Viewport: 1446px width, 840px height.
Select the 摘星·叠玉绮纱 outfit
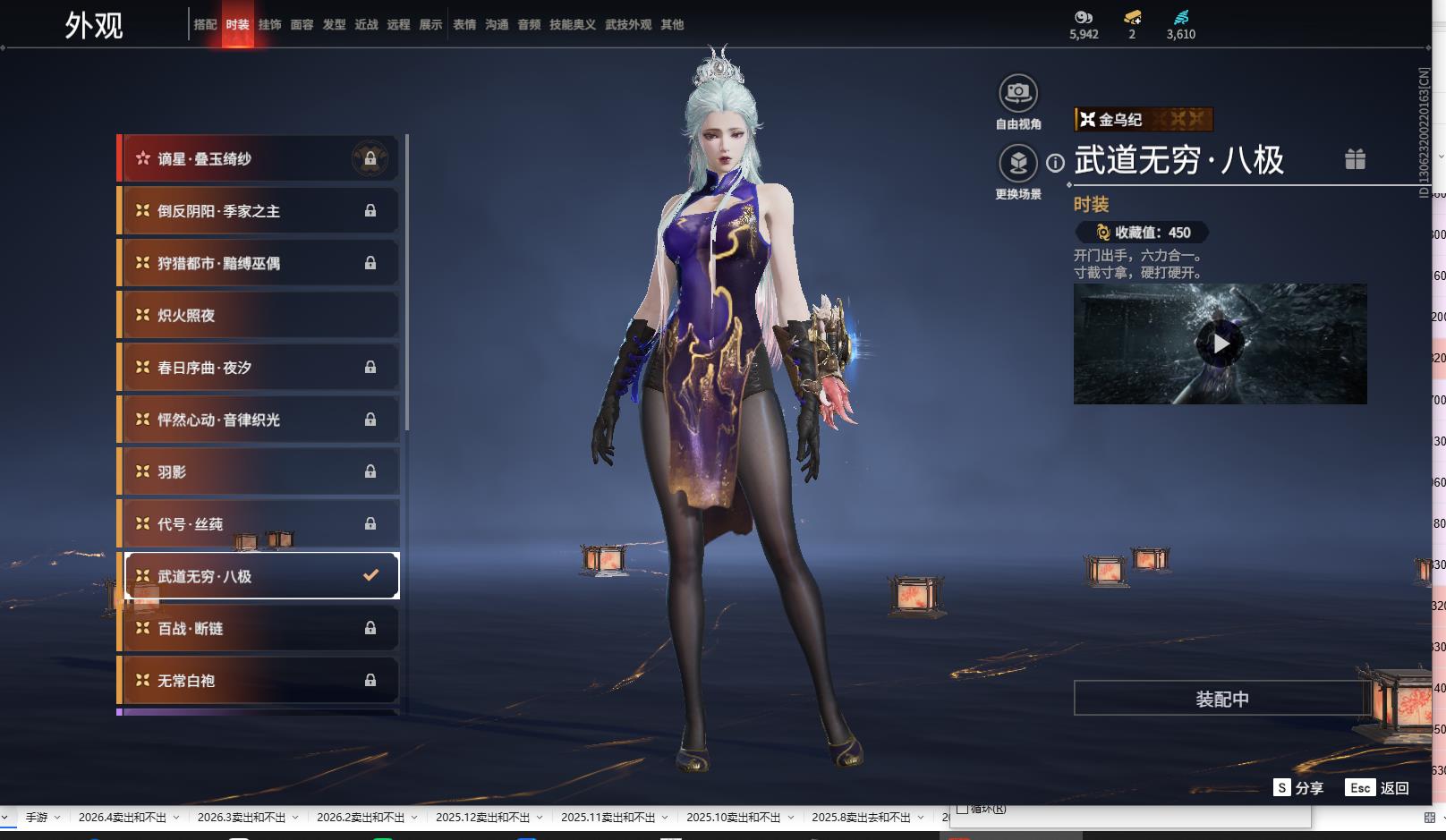(259, 159)
